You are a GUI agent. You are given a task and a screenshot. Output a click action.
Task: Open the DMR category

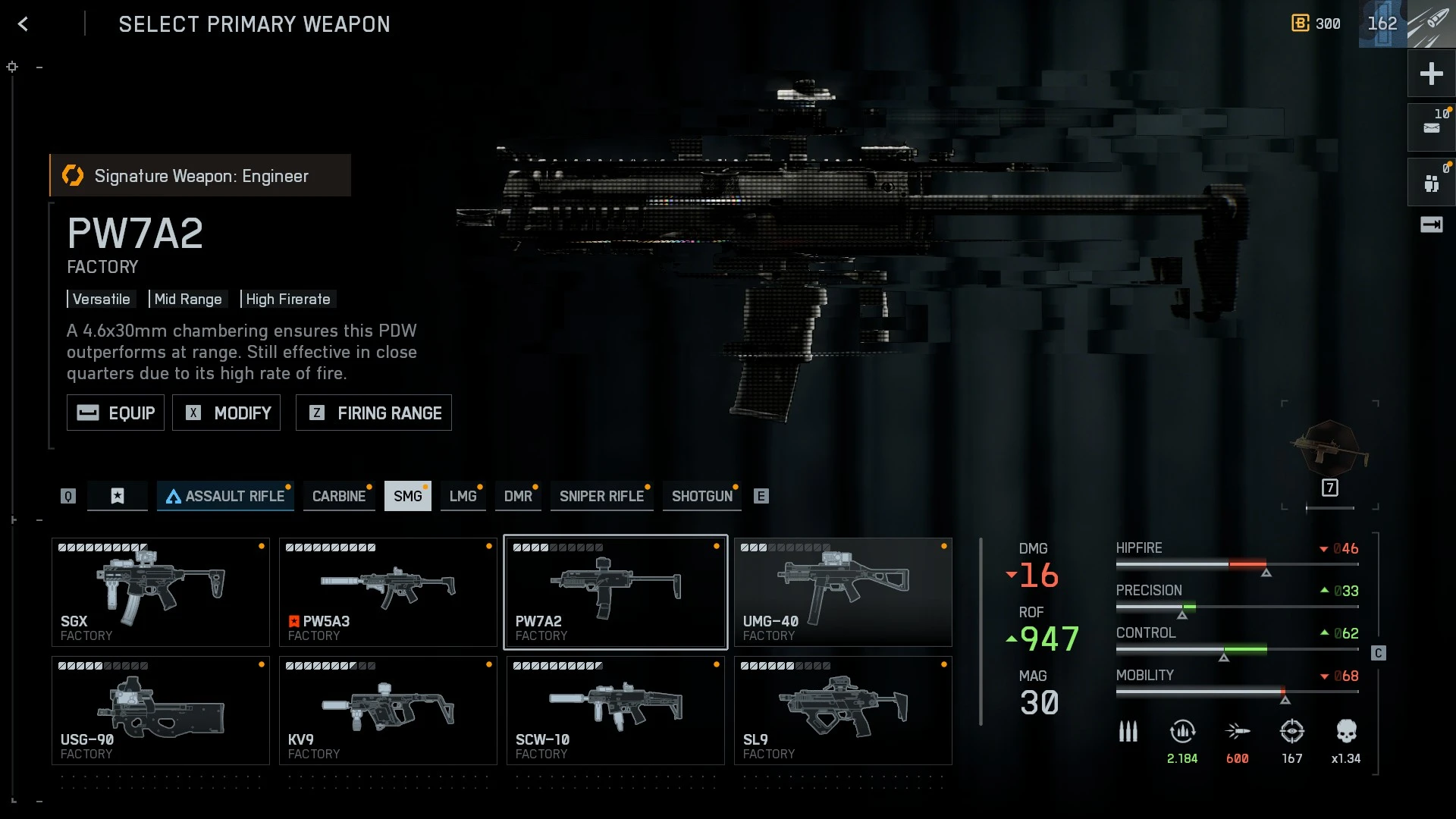pos(518,496)
